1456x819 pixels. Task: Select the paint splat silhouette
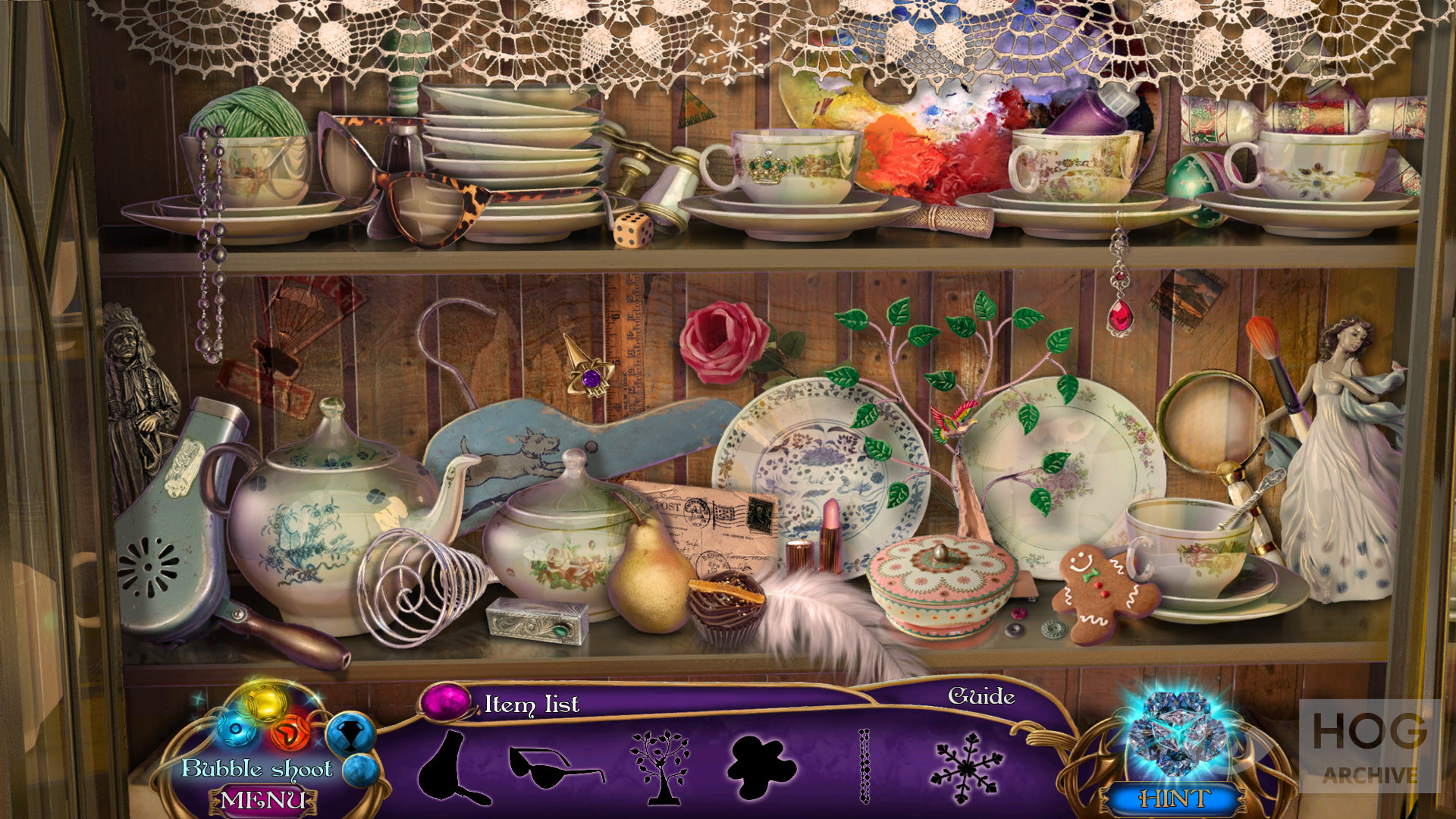click(761, 767)
